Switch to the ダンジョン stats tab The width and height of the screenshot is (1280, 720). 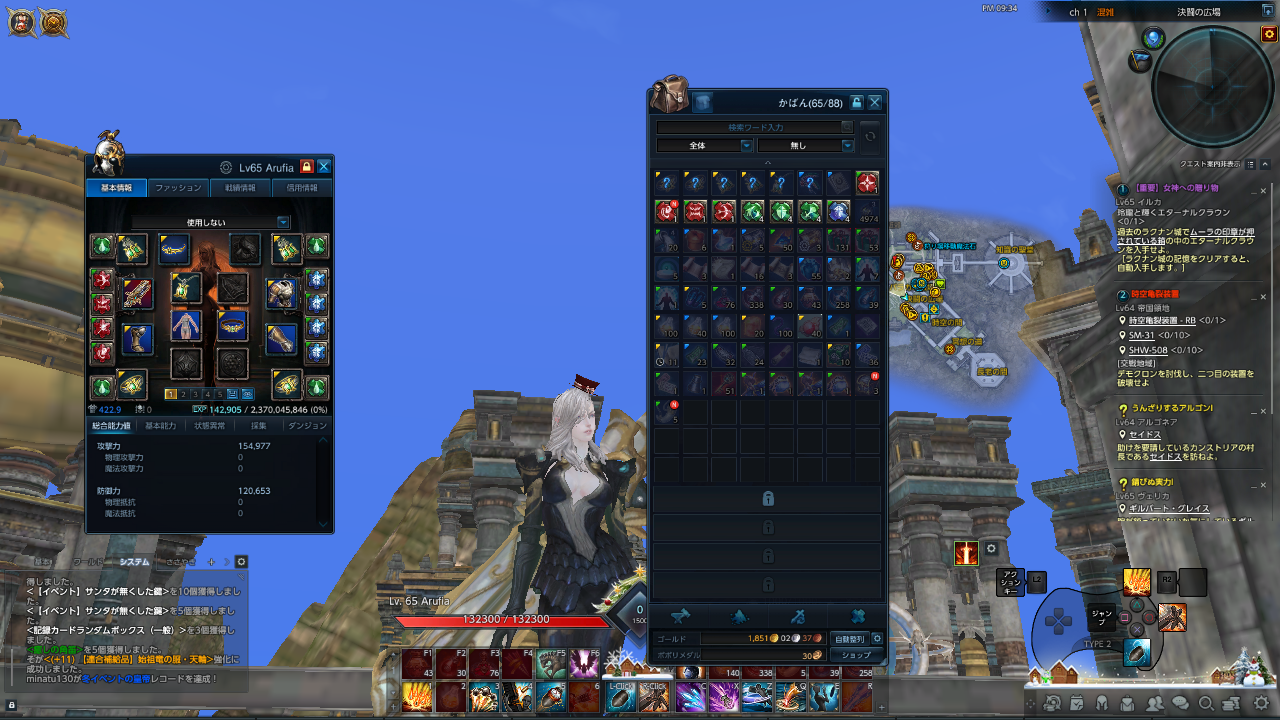[307, 426]
